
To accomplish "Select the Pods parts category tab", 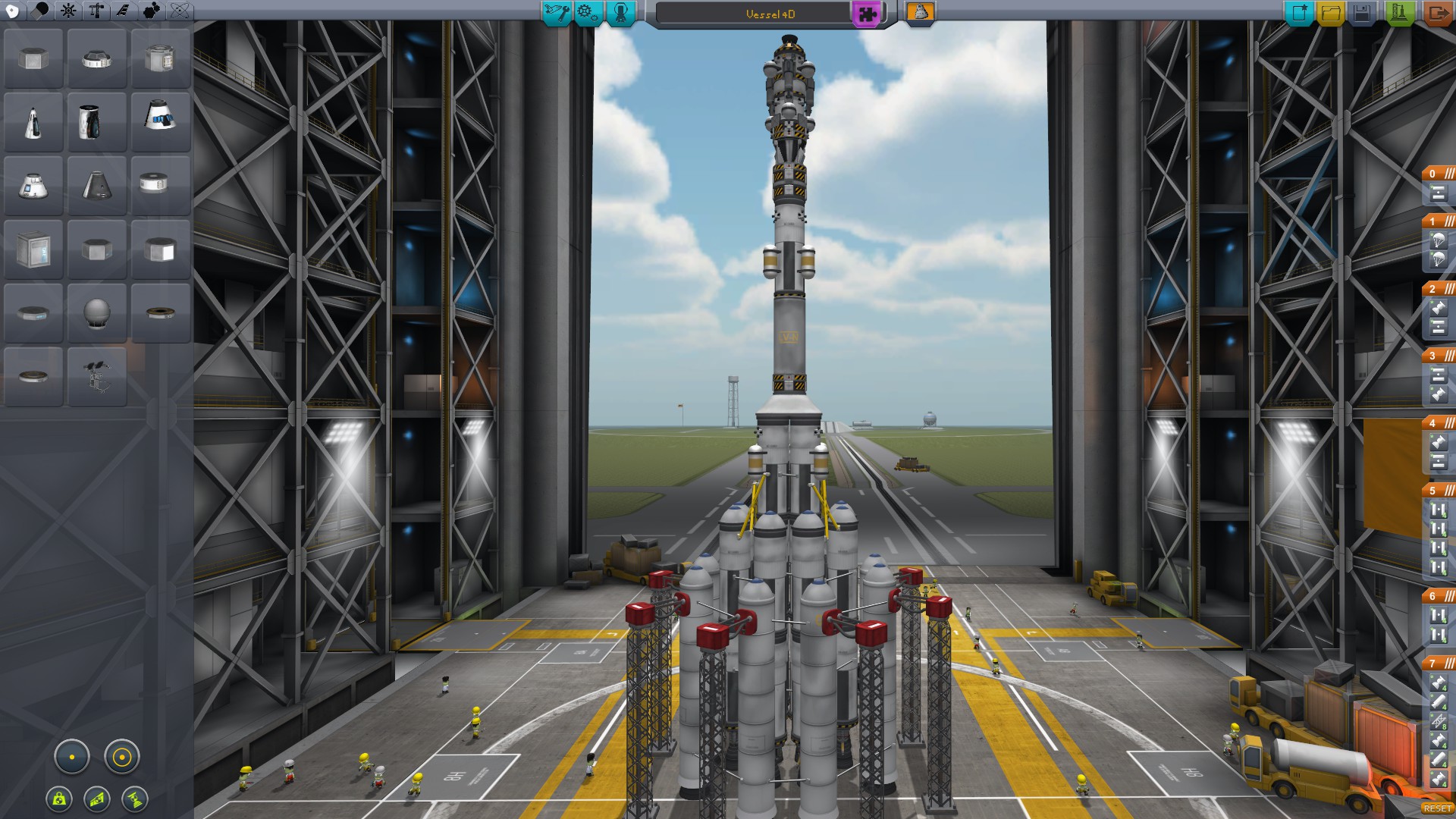I will point(13,11).
